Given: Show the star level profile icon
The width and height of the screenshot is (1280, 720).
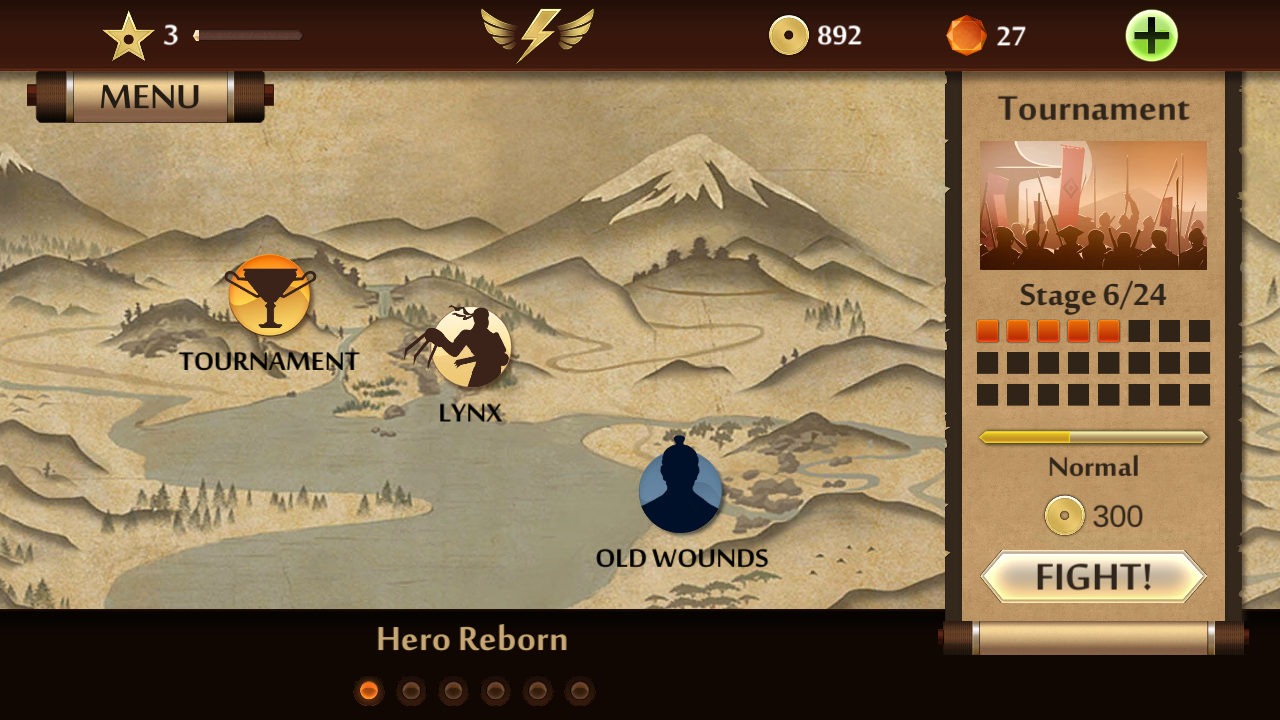Looking at the screenshot, I should 129,37.
